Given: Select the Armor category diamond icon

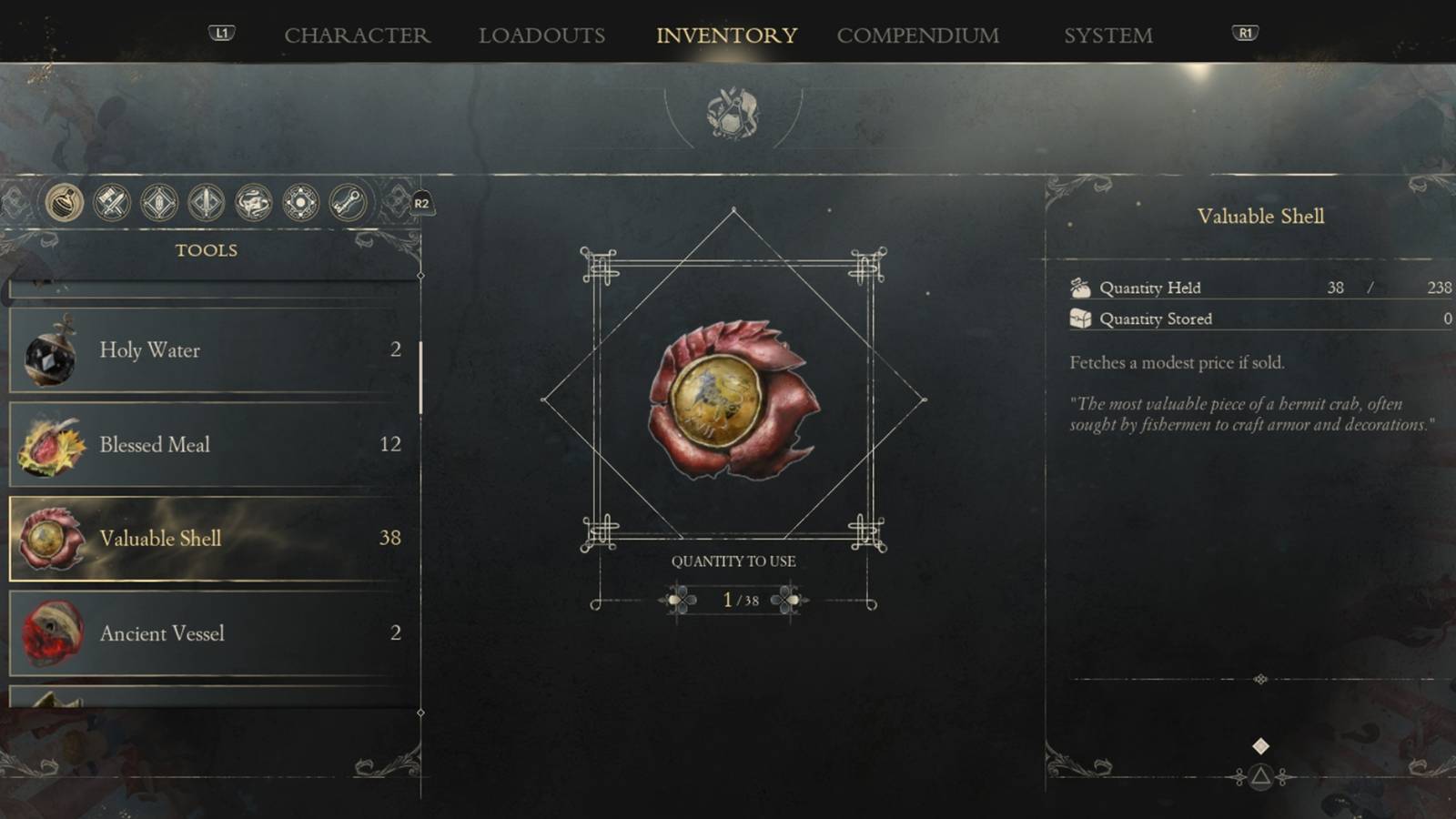Looking at the screenshot, I should coord(158,204).
